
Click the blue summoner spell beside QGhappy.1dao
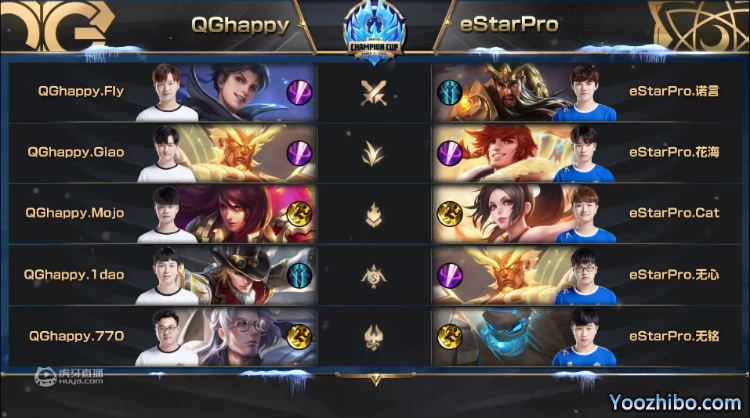pos(300,274)
